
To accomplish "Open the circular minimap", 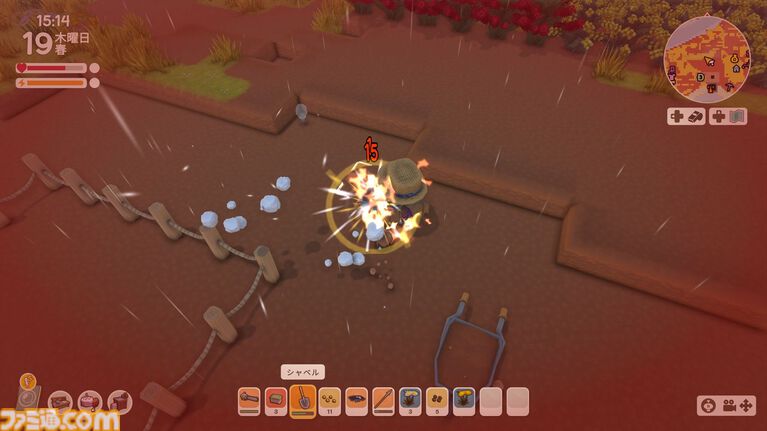I will (707, 60).
